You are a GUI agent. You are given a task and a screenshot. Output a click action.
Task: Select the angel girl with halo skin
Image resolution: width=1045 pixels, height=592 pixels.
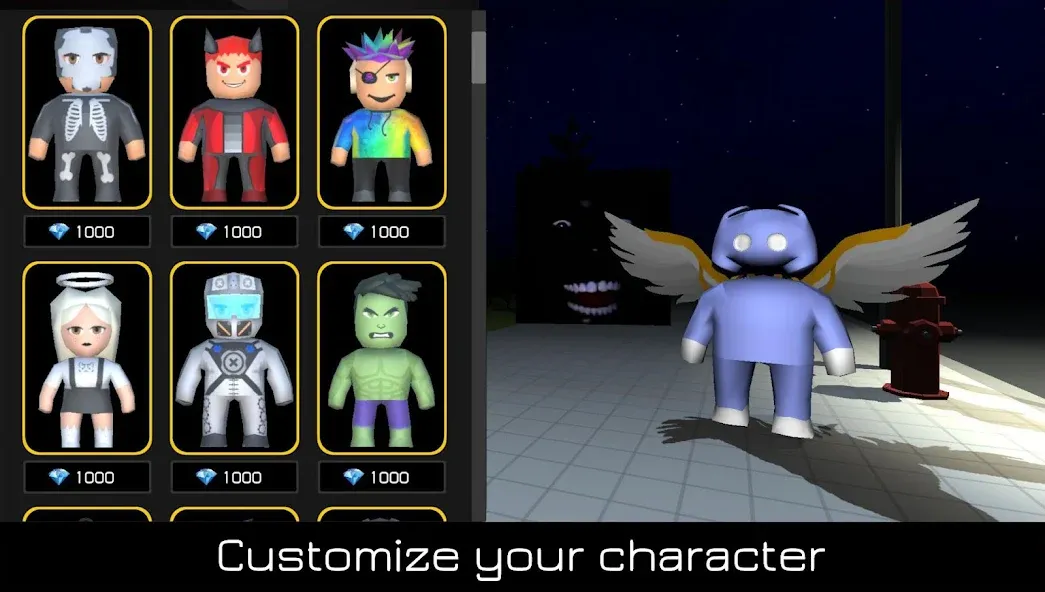pyautogui.click(x=87, y=357)
